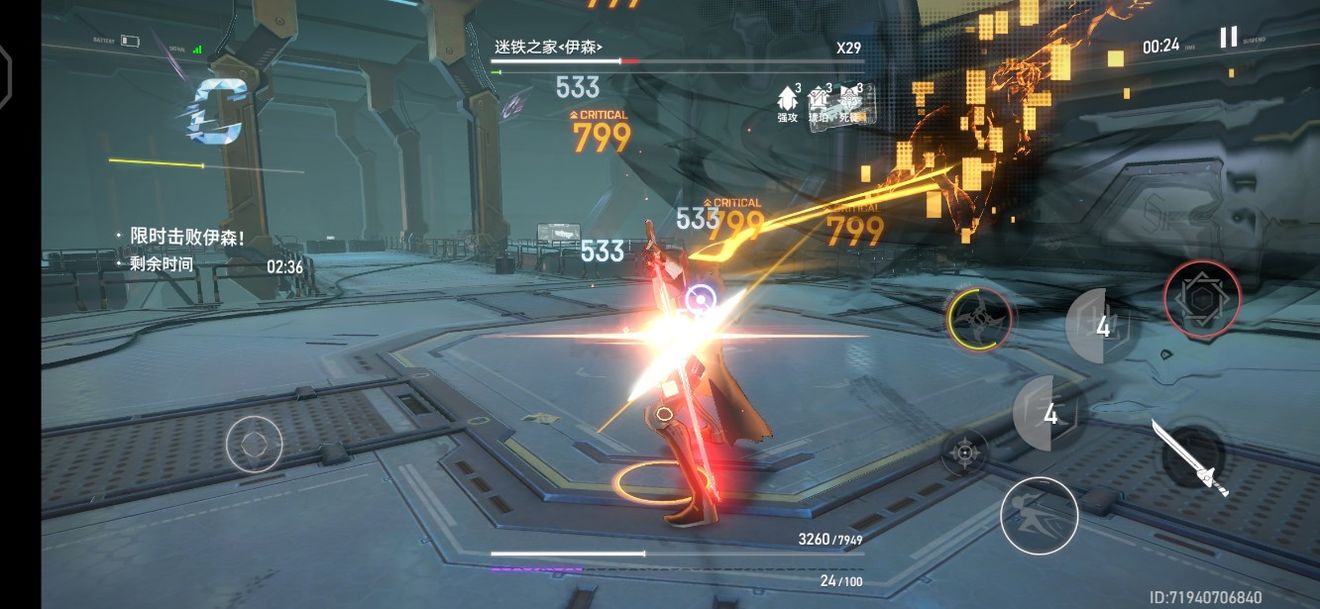Pause the battle with the pause button
Image resolution: width=1320 pixels, height=609 pixels.
(1228, 38)
